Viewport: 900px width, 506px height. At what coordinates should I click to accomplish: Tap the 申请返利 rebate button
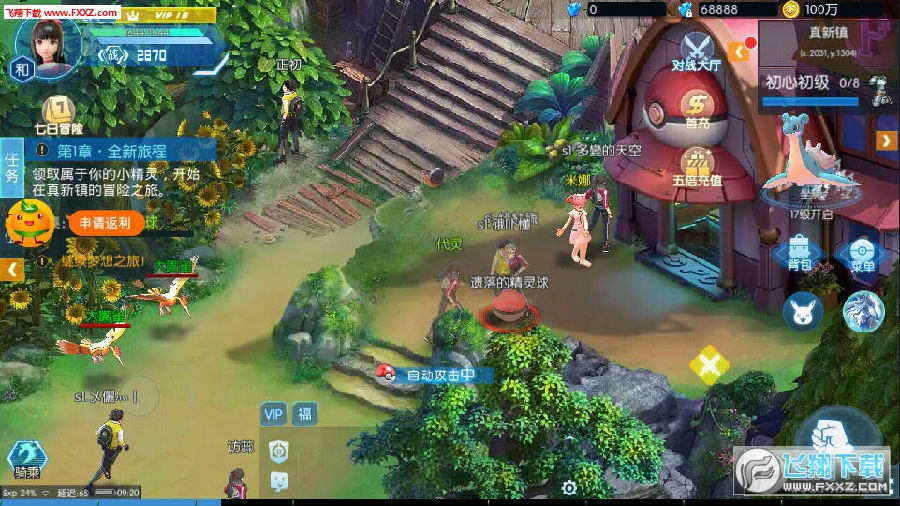point(104,223)
